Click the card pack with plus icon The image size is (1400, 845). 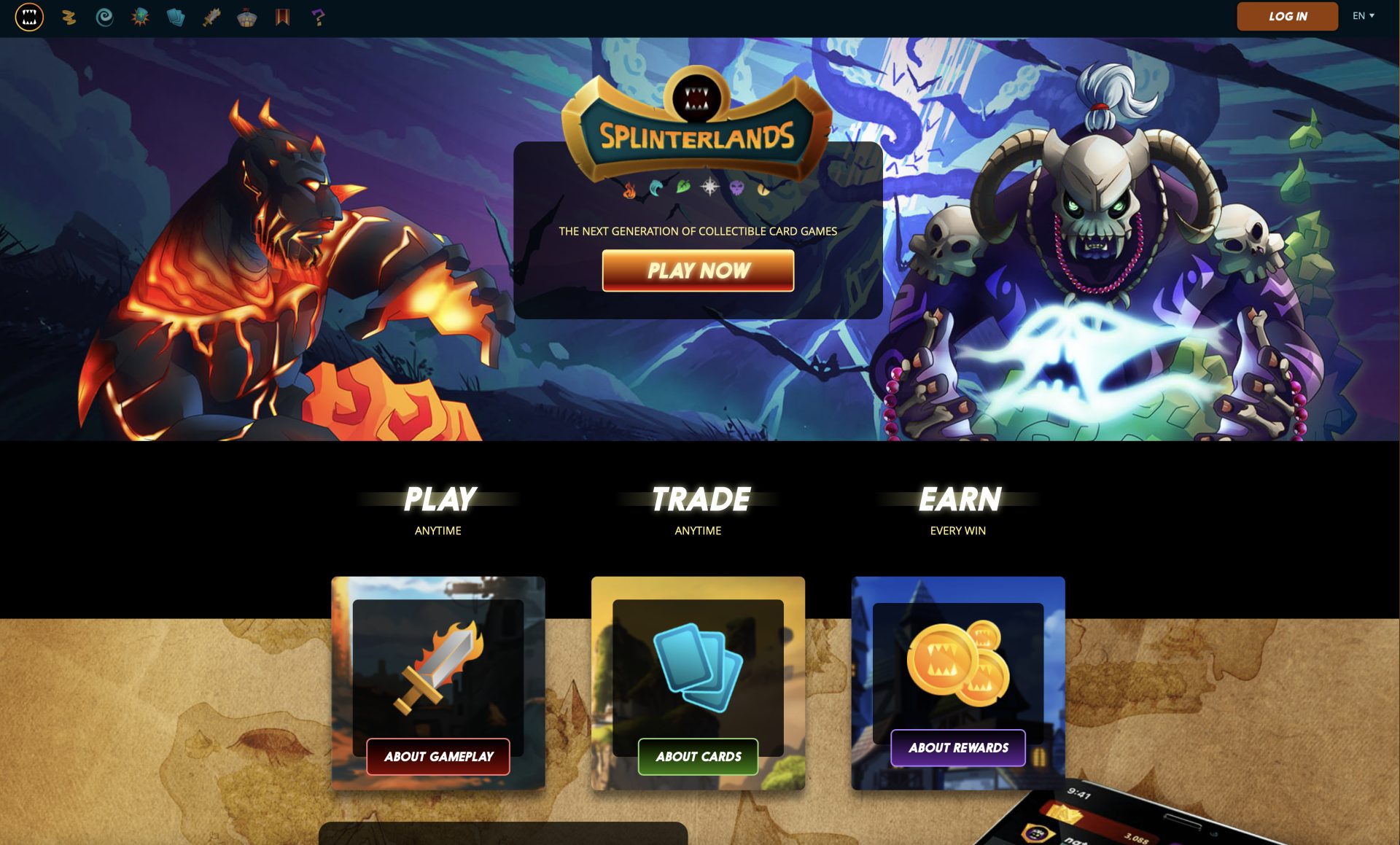[140, 17]
